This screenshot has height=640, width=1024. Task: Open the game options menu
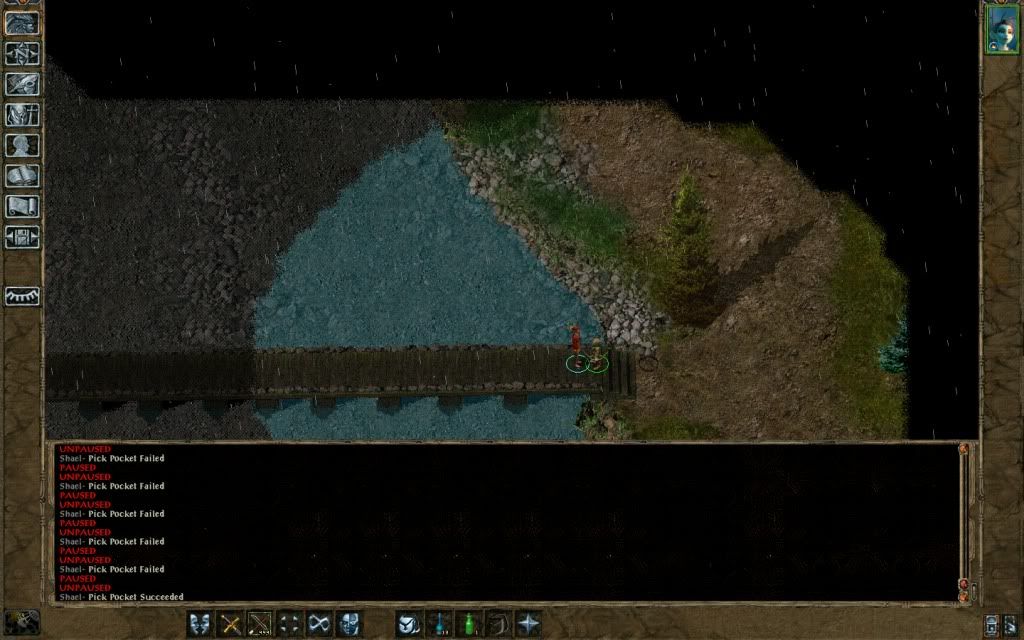coord(22,237)
